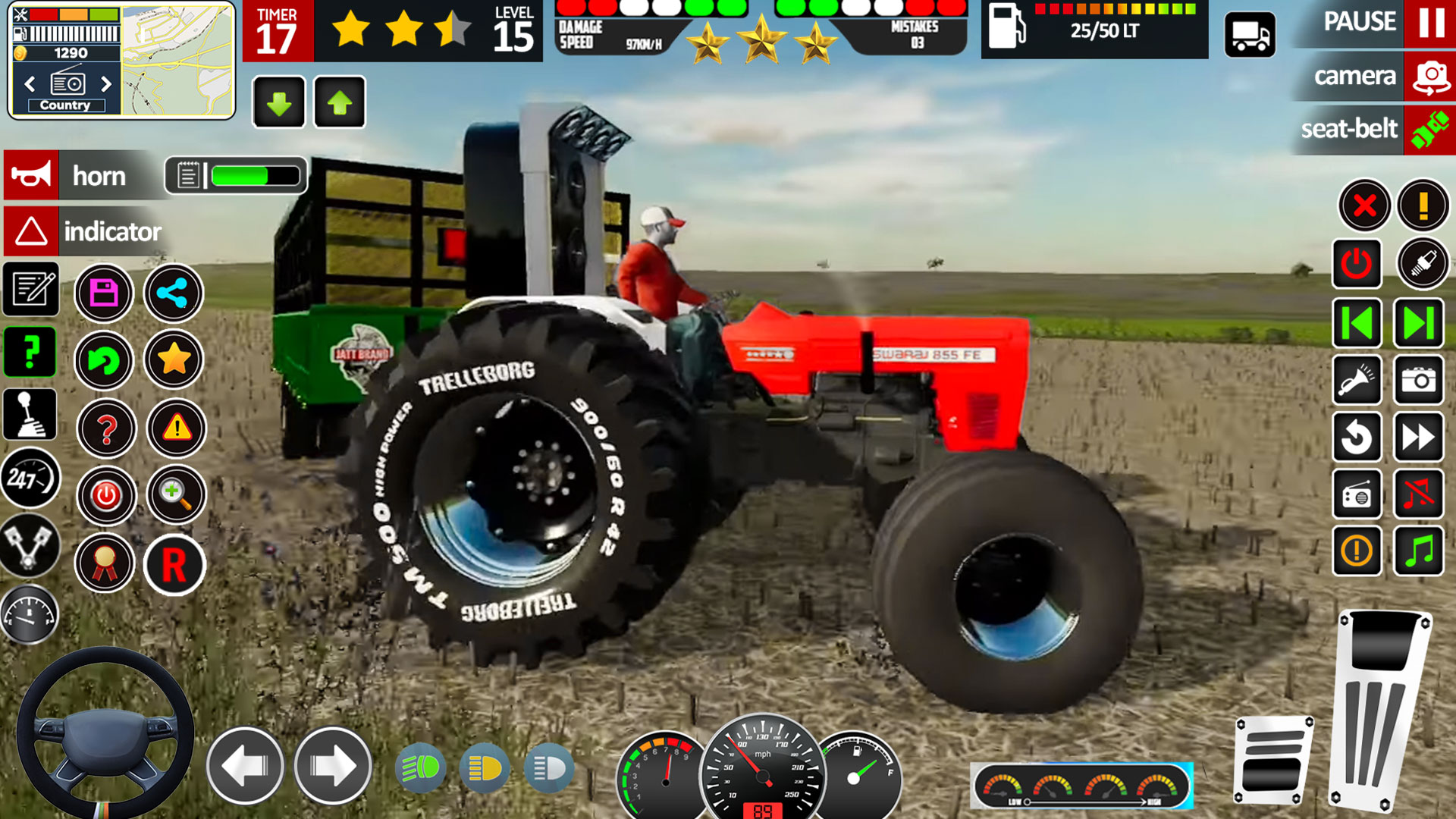
Task: Click the medal rewards icon
Action: click(x=106, y=564)
